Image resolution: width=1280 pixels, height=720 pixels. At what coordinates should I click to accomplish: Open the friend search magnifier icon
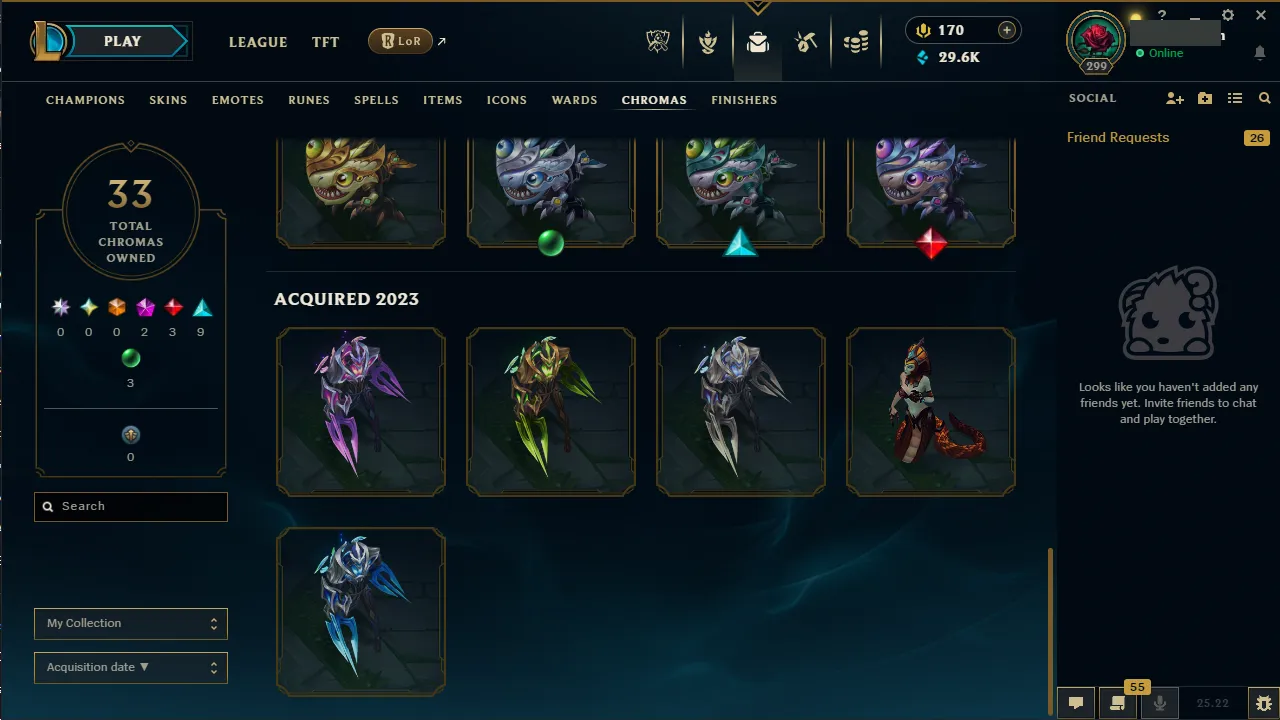click(x=1264, y=98)
